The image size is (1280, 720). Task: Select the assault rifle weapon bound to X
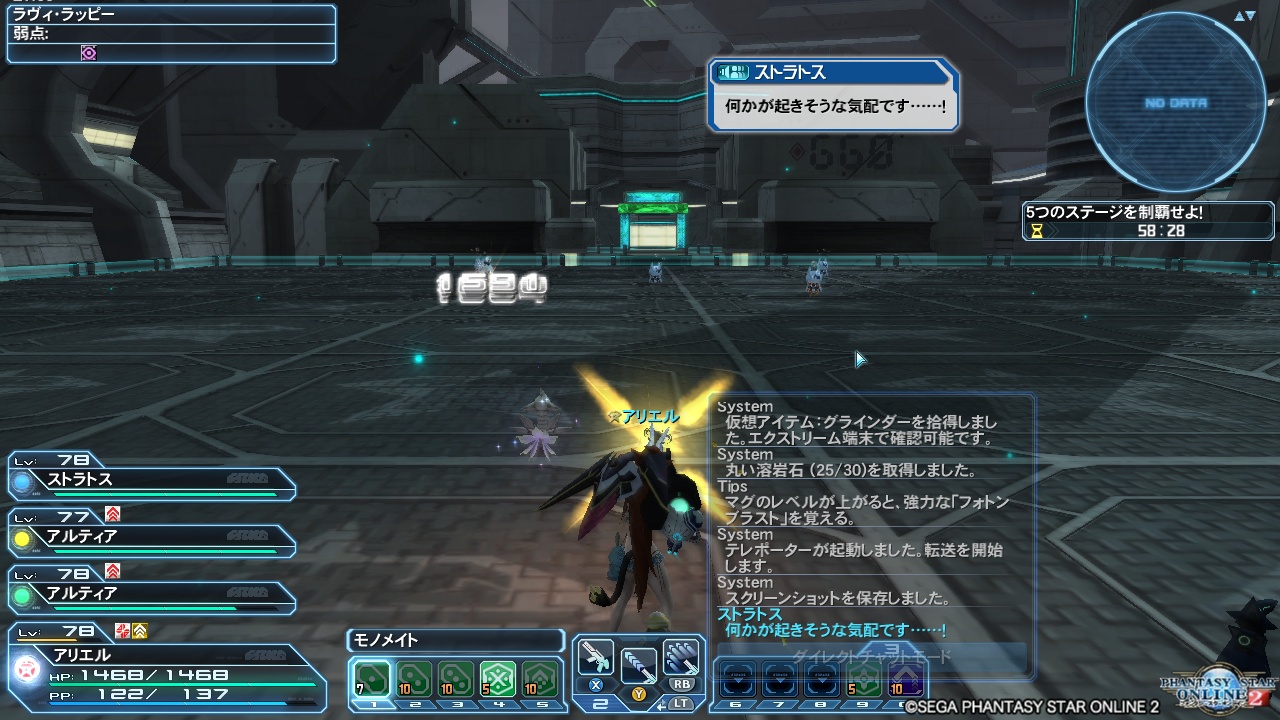pyautogui.click(x=596, y=658)
